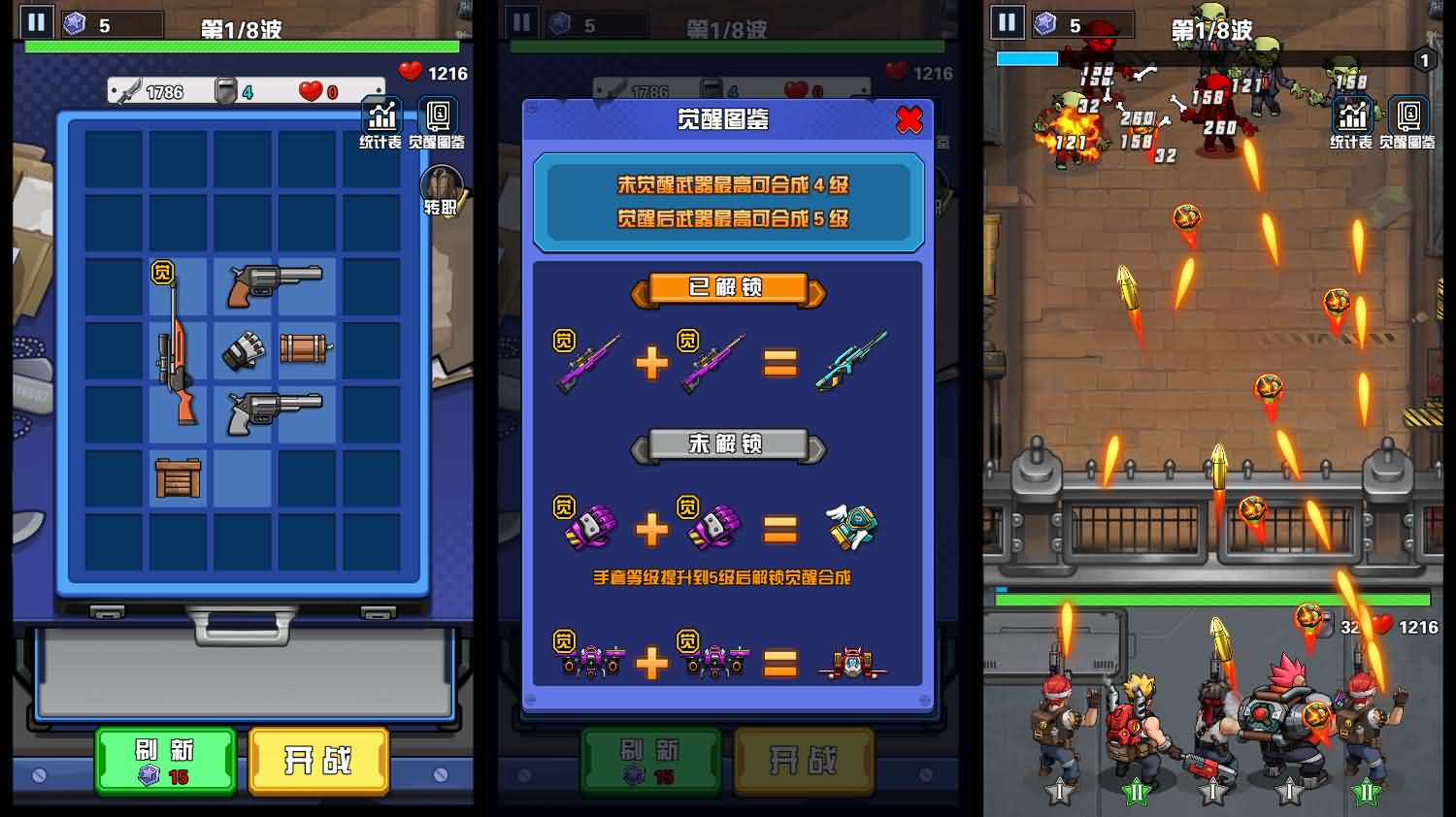The image size is (1456, 817).
Task: Expand the red car awakening recipe row
Action: (728, 662)
